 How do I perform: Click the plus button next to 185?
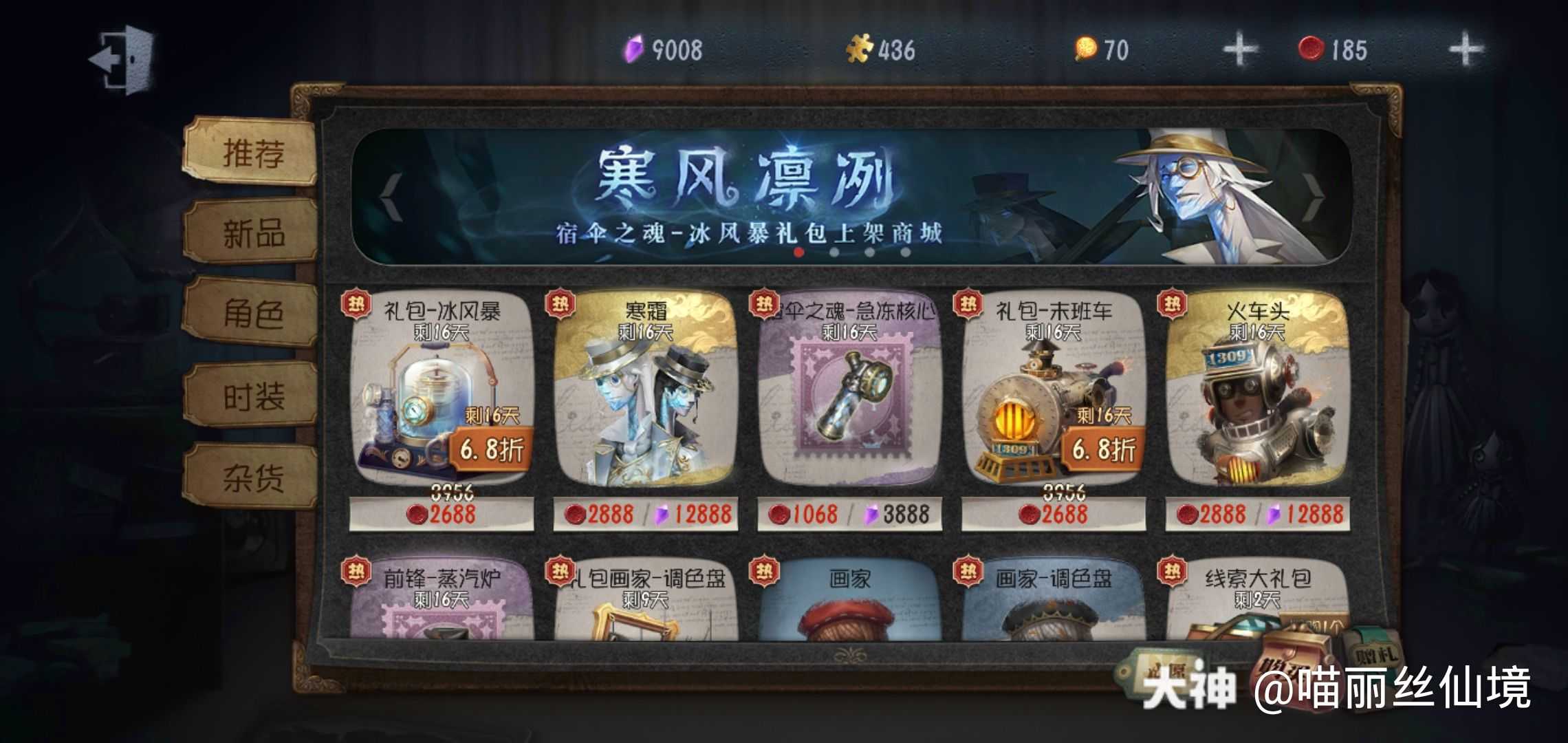pyautogui.click(x=1465, y=50)
